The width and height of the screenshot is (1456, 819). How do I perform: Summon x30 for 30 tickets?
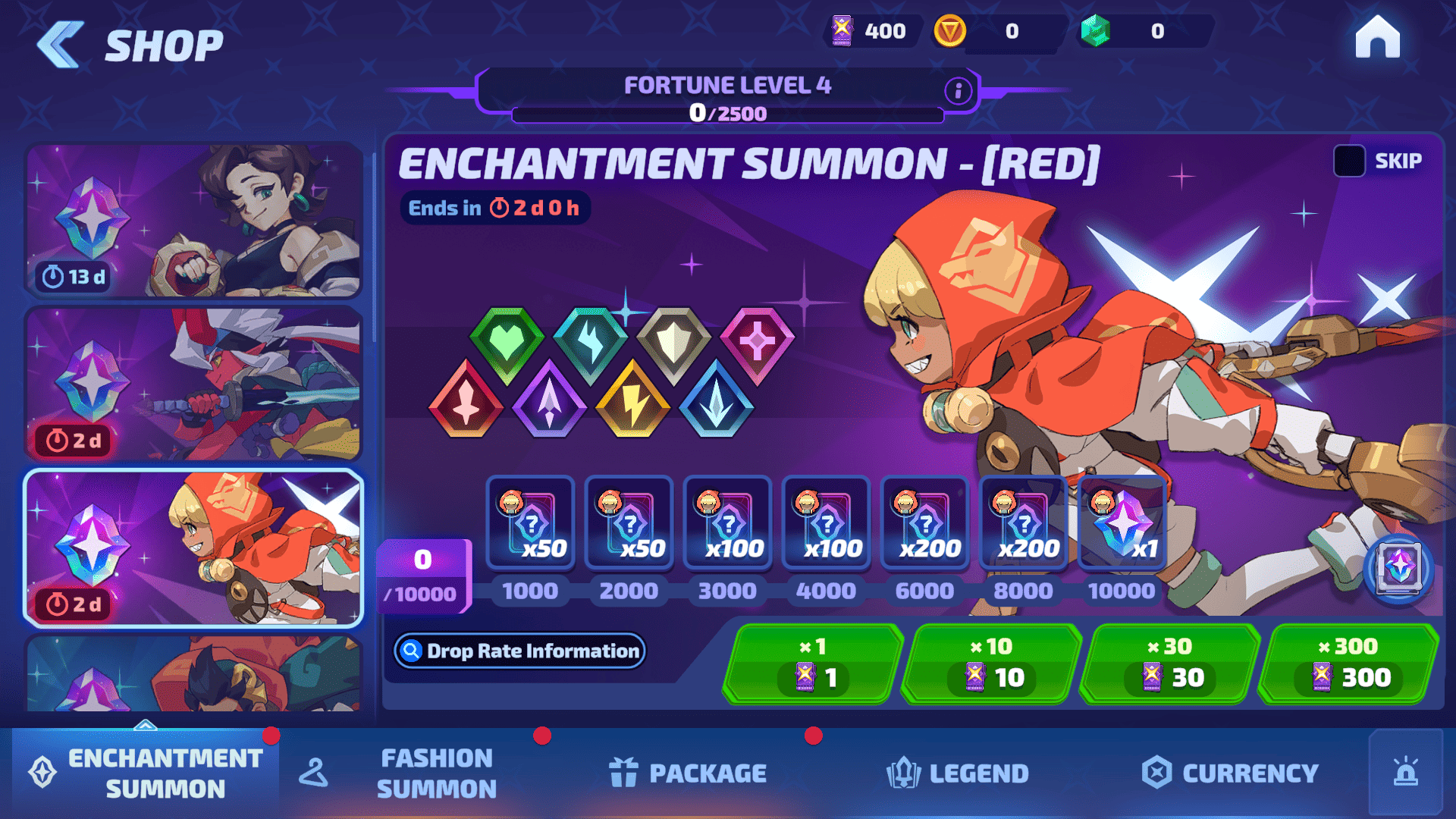click(x=1169, y=664)
